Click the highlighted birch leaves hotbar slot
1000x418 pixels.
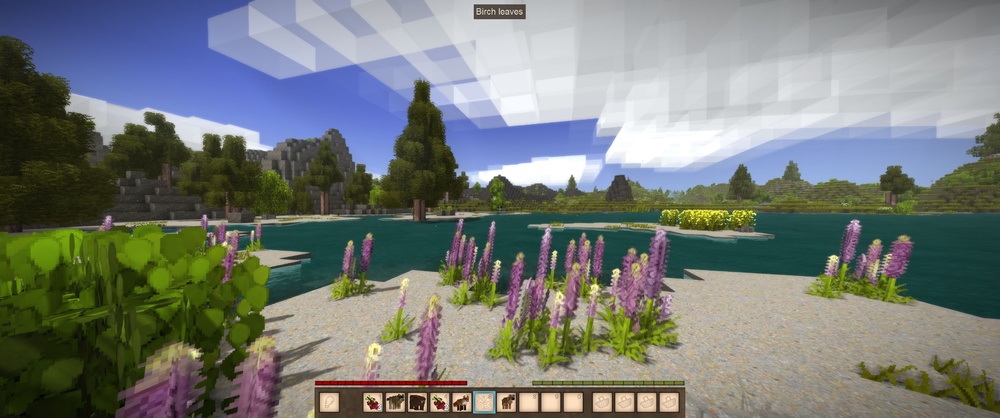[x=484, y=402]
